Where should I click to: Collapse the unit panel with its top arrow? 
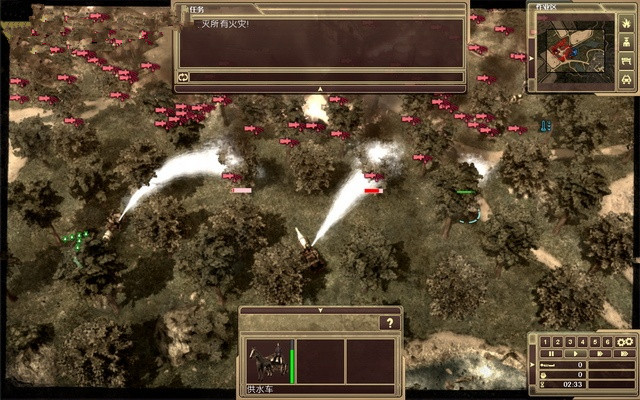click(x=319, y=310)
